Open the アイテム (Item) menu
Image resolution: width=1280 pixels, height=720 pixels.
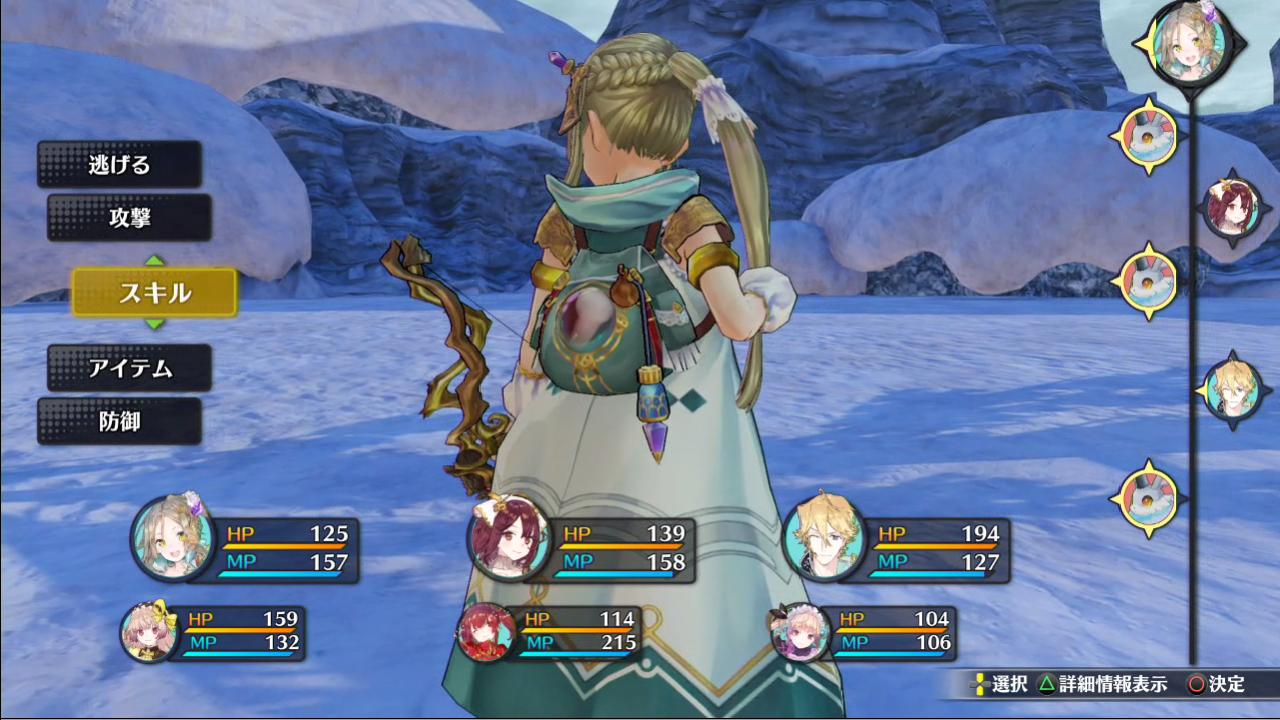click(129, 369)
